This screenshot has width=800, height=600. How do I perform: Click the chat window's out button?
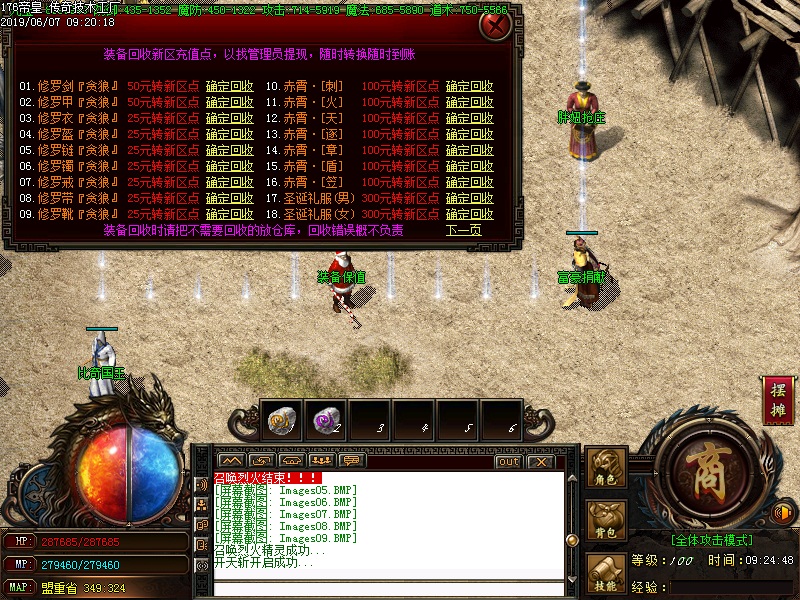[x=508, y=461]
